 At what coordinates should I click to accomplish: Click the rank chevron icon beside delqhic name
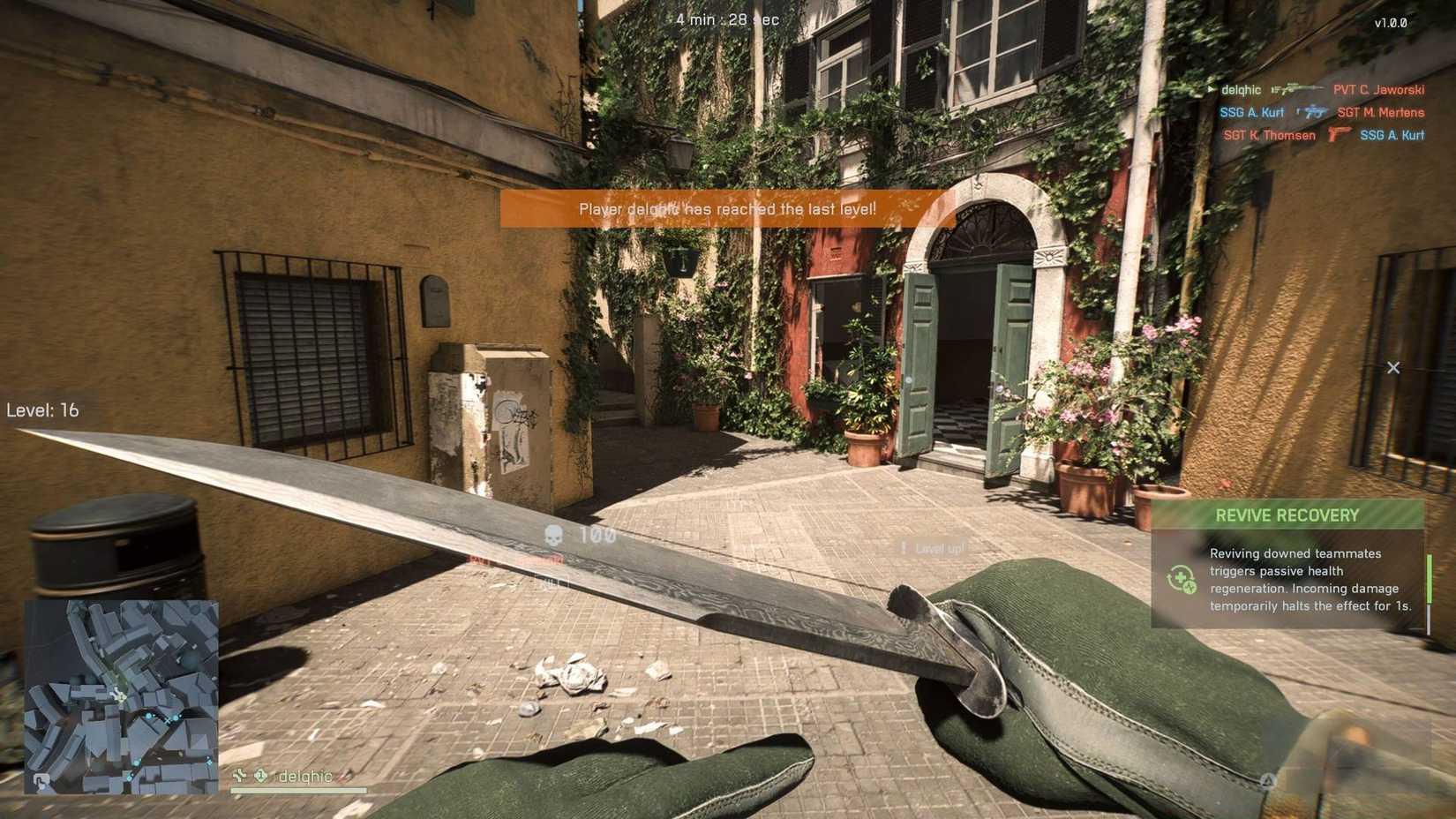240,775
